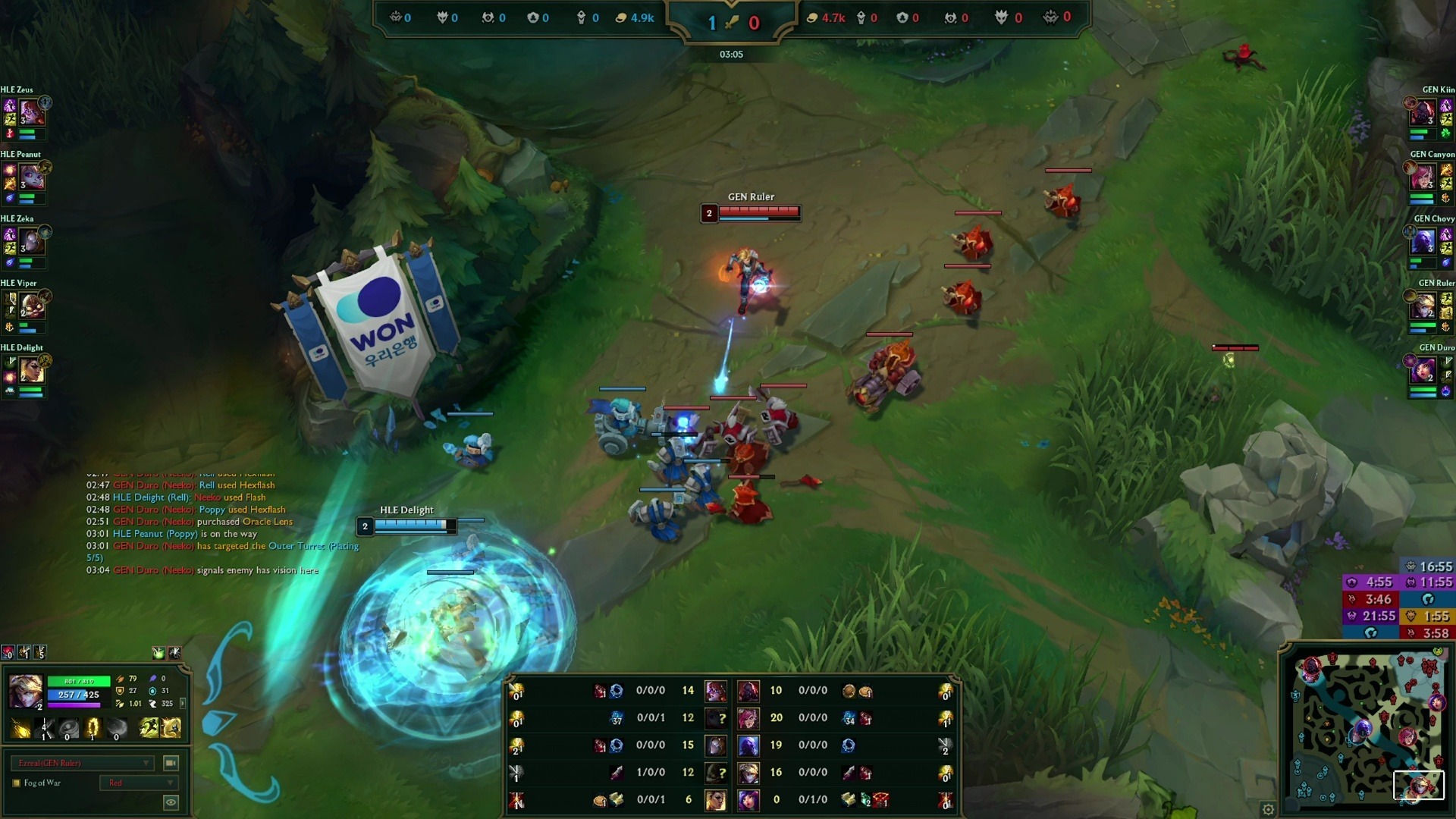Expand the champion stats panel arrow
This screenshot has height=819, width=1456.
pos(183,703)
